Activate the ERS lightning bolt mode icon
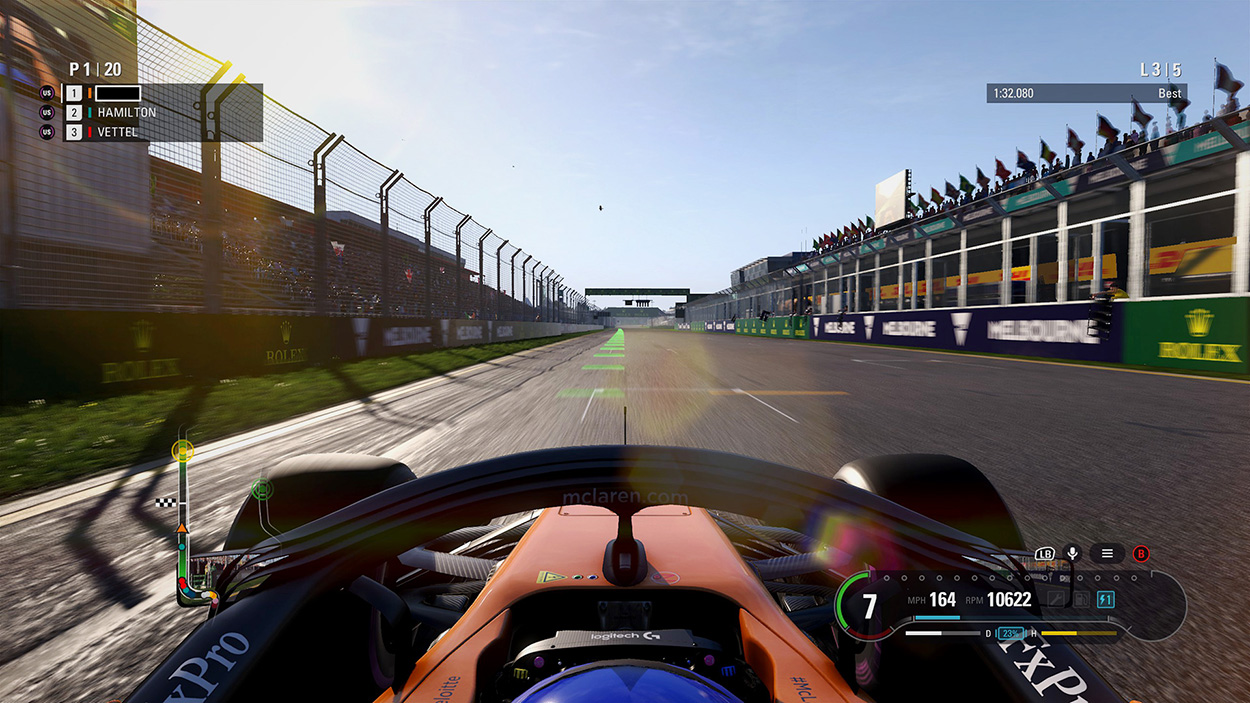Image resolution: width=1250 pixels, height=703 pixels. (1105, 600)
